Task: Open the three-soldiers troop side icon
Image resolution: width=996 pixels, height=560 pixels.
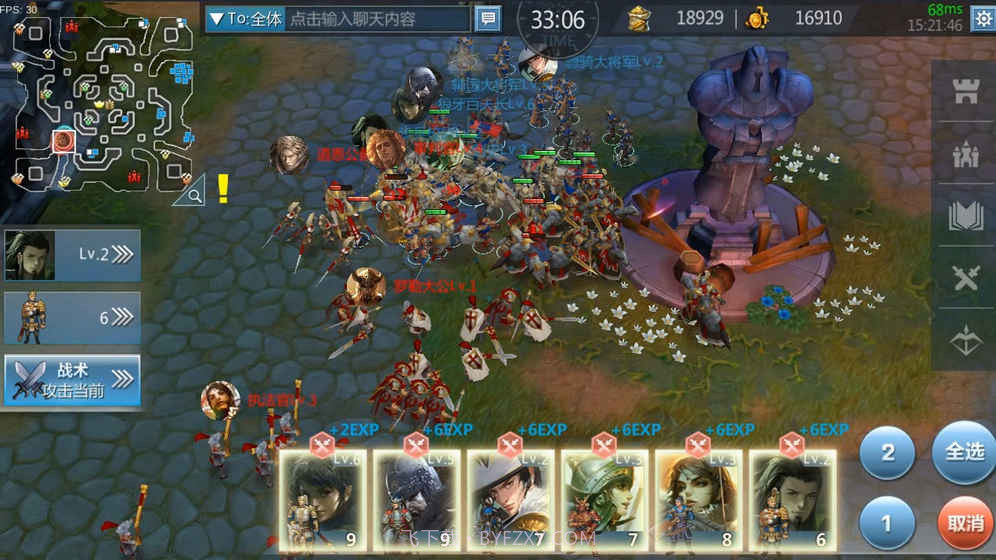Action: [x=965, y=157]
